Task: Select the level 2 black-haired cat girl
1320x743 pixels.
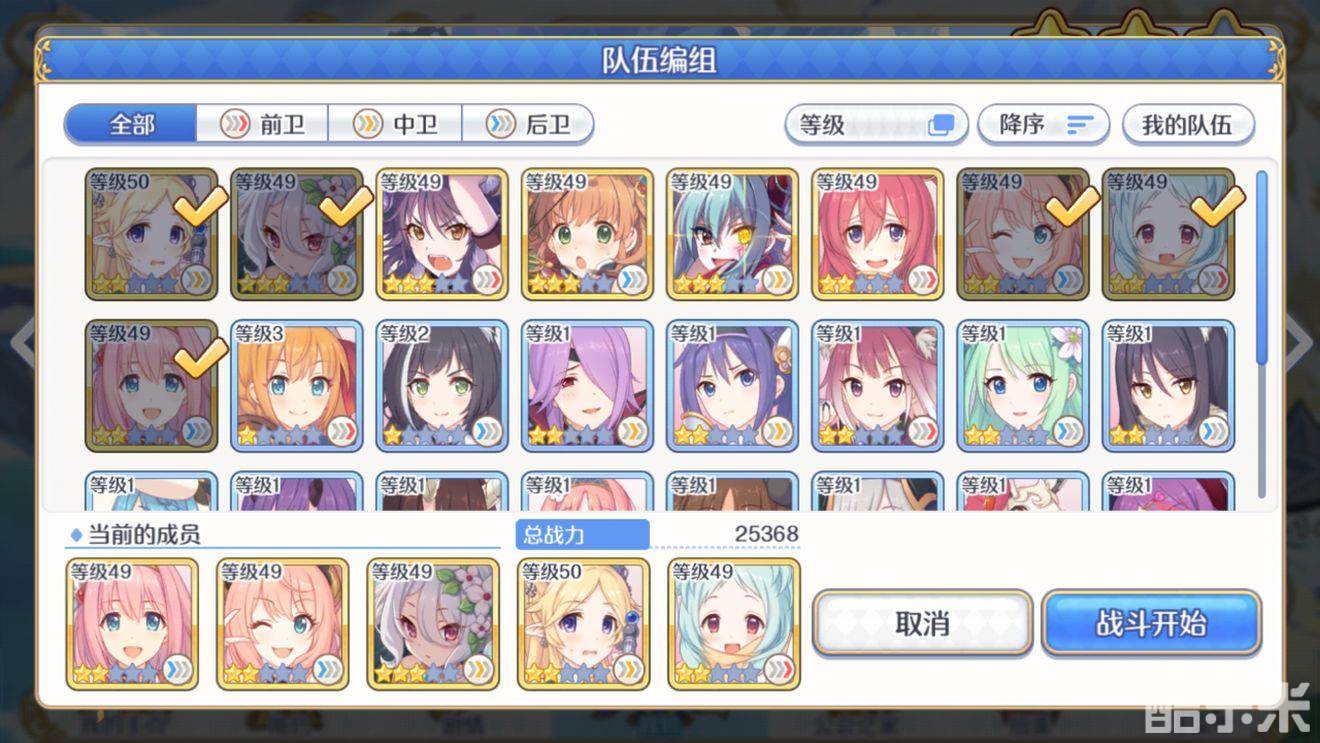Action: pos(442,385)
